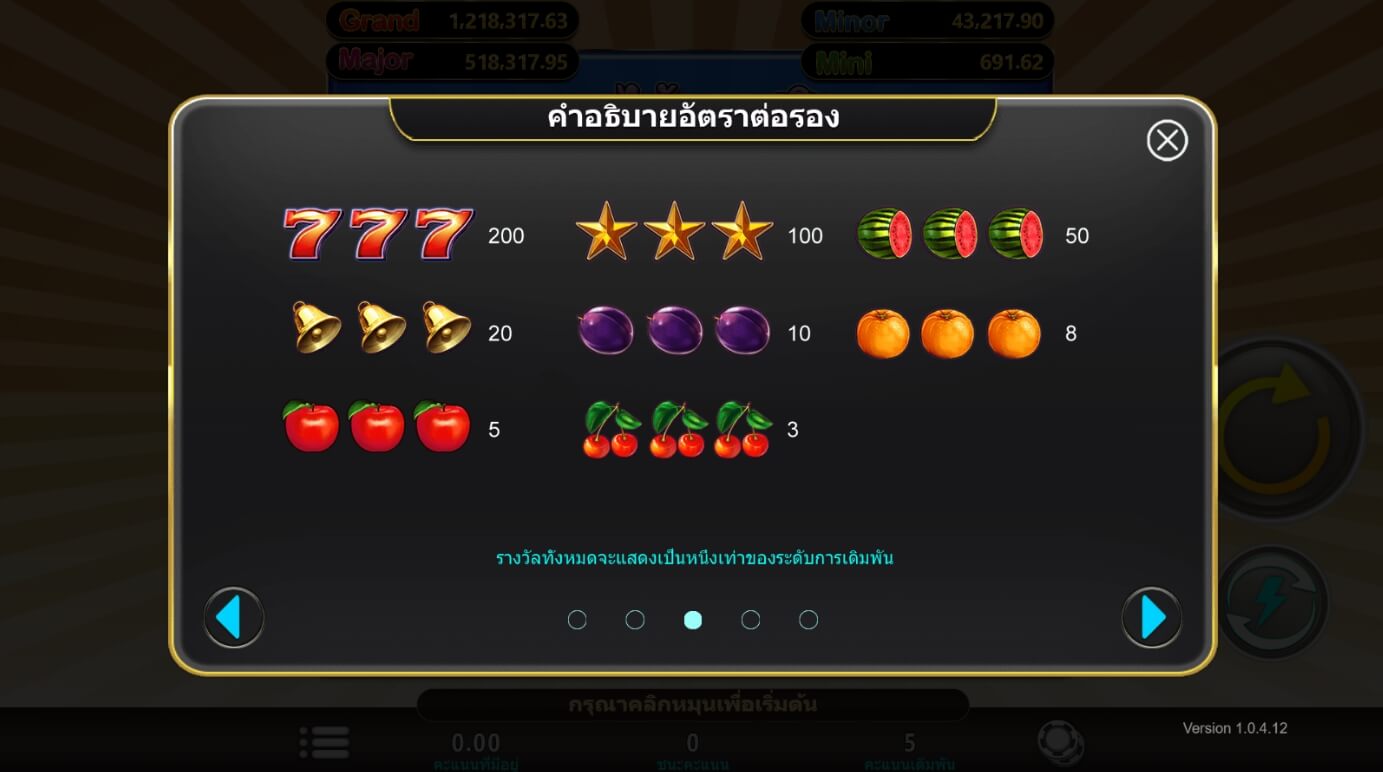This screenshot has width=1383, height=772.
Task: Click the Mini jackpot display
Action: [925, 62]
